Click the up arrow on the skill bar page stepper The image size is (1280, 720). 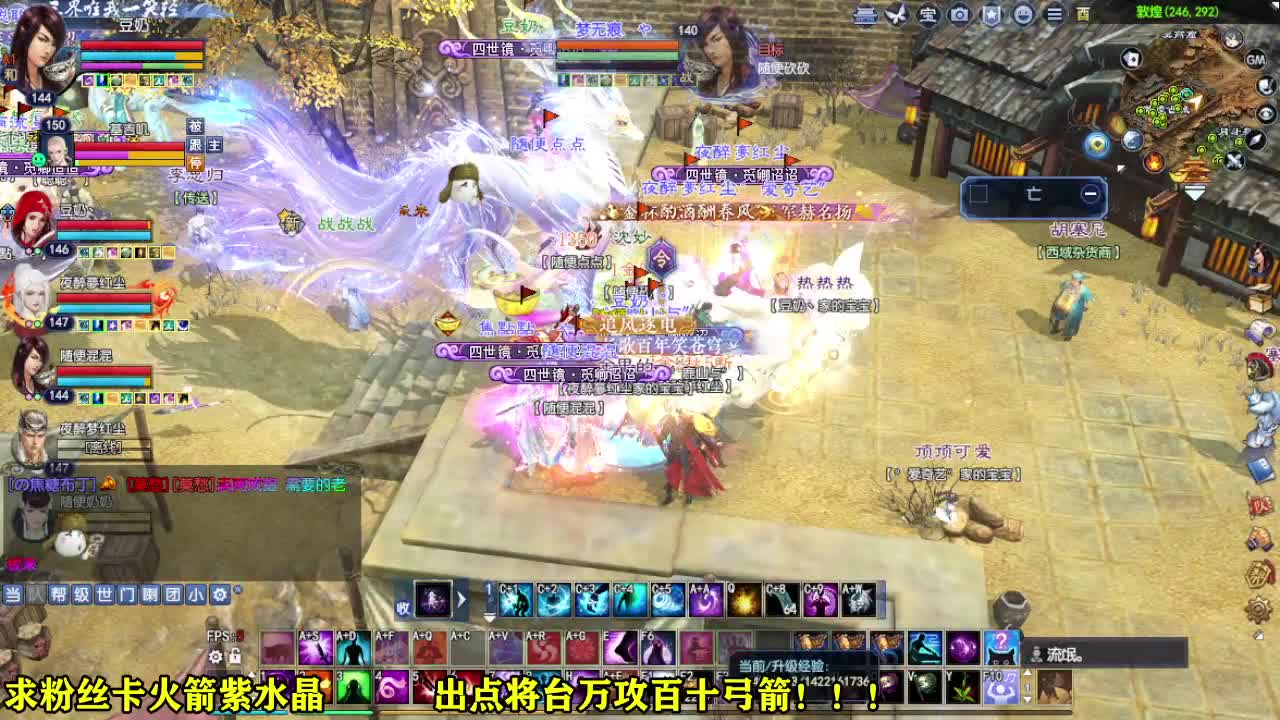coord(1028,673)
